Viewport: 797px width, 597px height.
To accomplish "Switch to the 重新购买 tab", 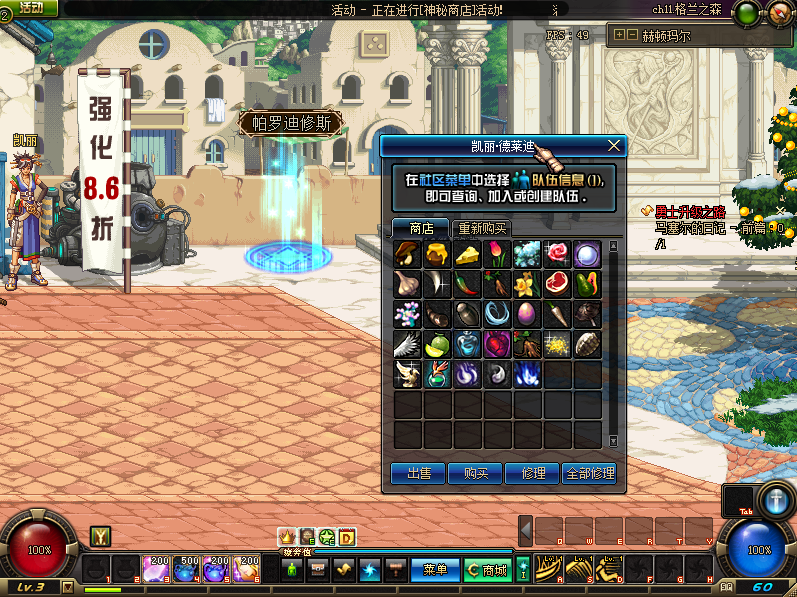I will (x=482, y=228).
